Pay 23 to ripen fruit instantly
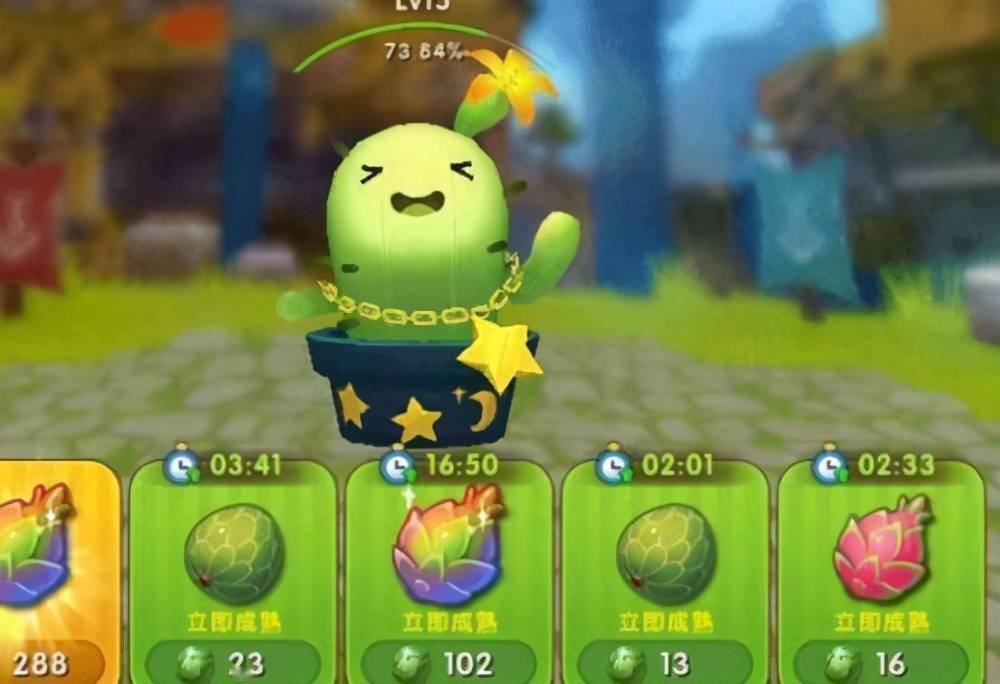Screen dimensions: 1000x684 coord(233,663)
